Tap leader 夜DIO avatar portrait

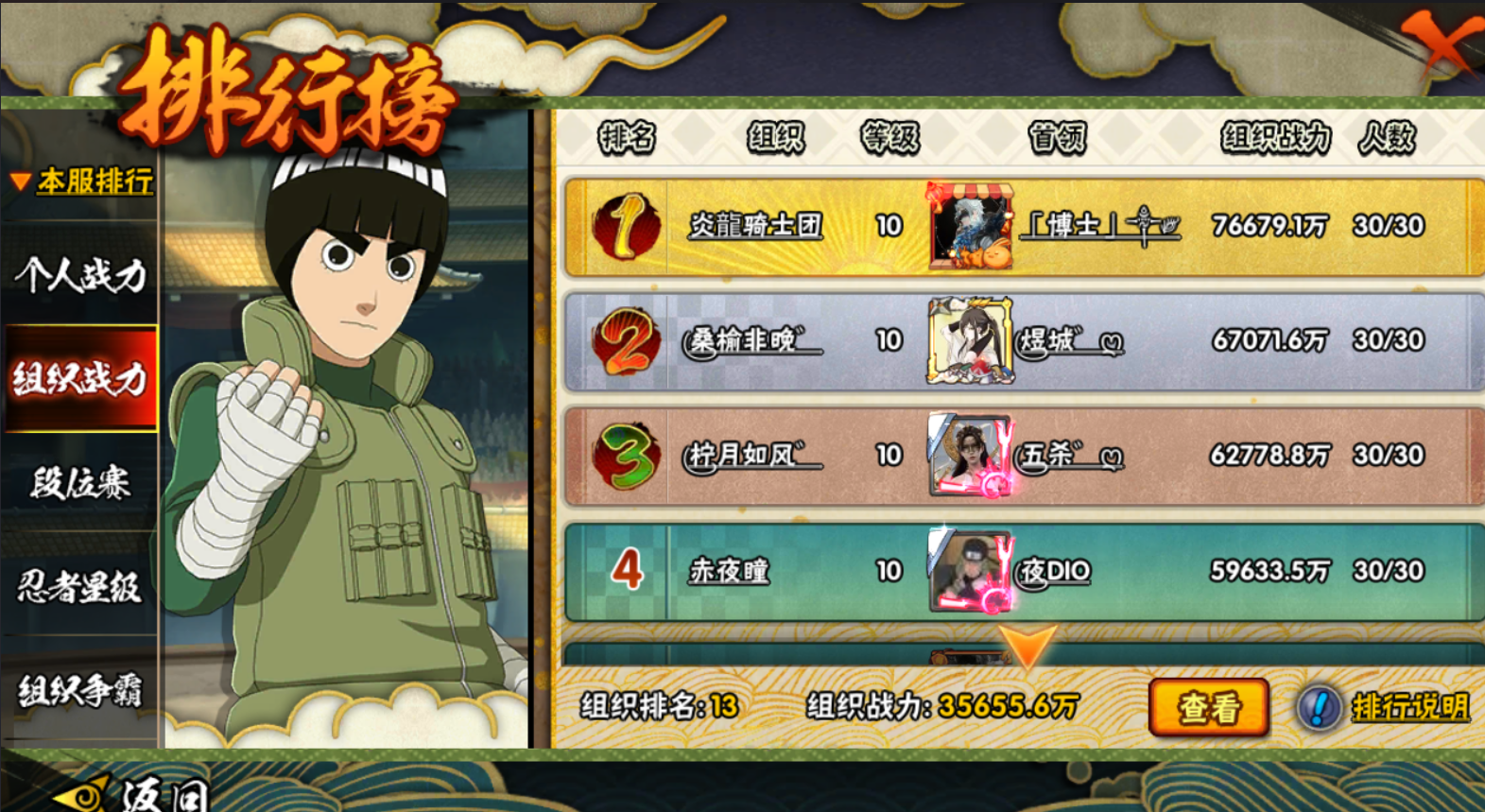point(971,571)
